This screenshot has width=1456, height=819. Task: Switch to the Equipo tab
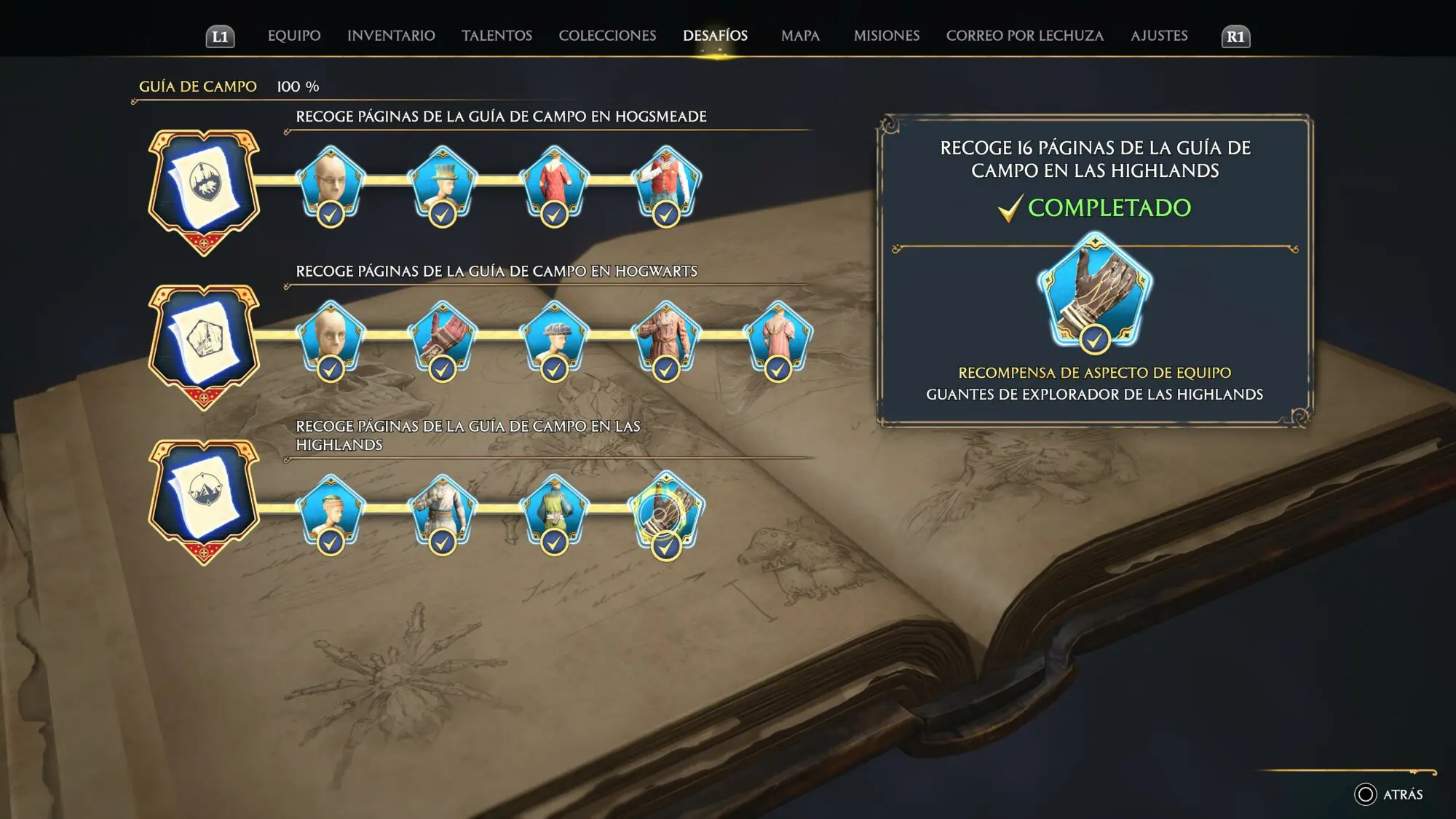(x=294, y=36)
